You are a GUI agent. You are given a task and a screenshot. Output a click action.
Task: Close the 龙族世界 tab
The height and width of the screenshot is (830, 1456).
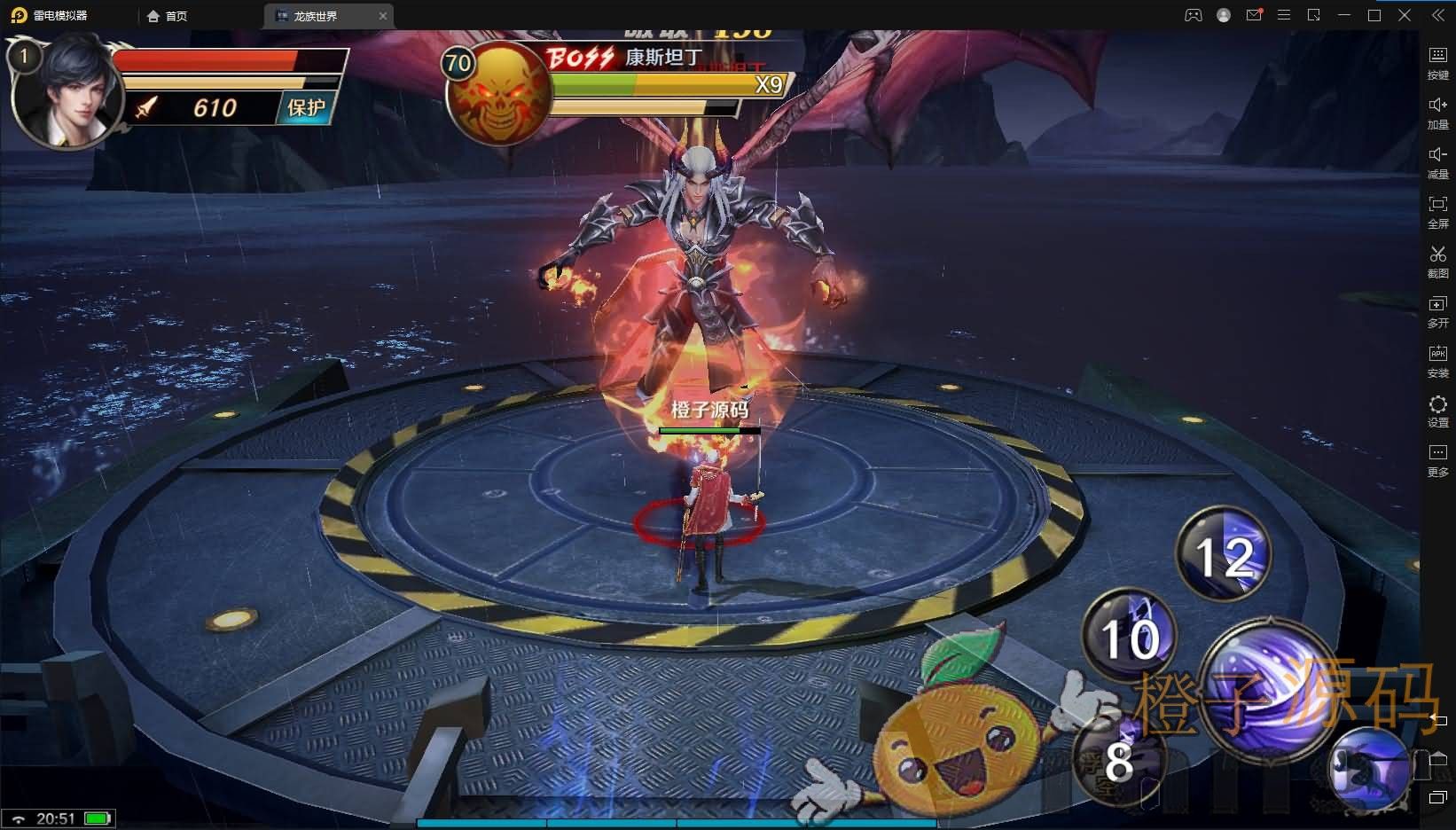(383, 16)
